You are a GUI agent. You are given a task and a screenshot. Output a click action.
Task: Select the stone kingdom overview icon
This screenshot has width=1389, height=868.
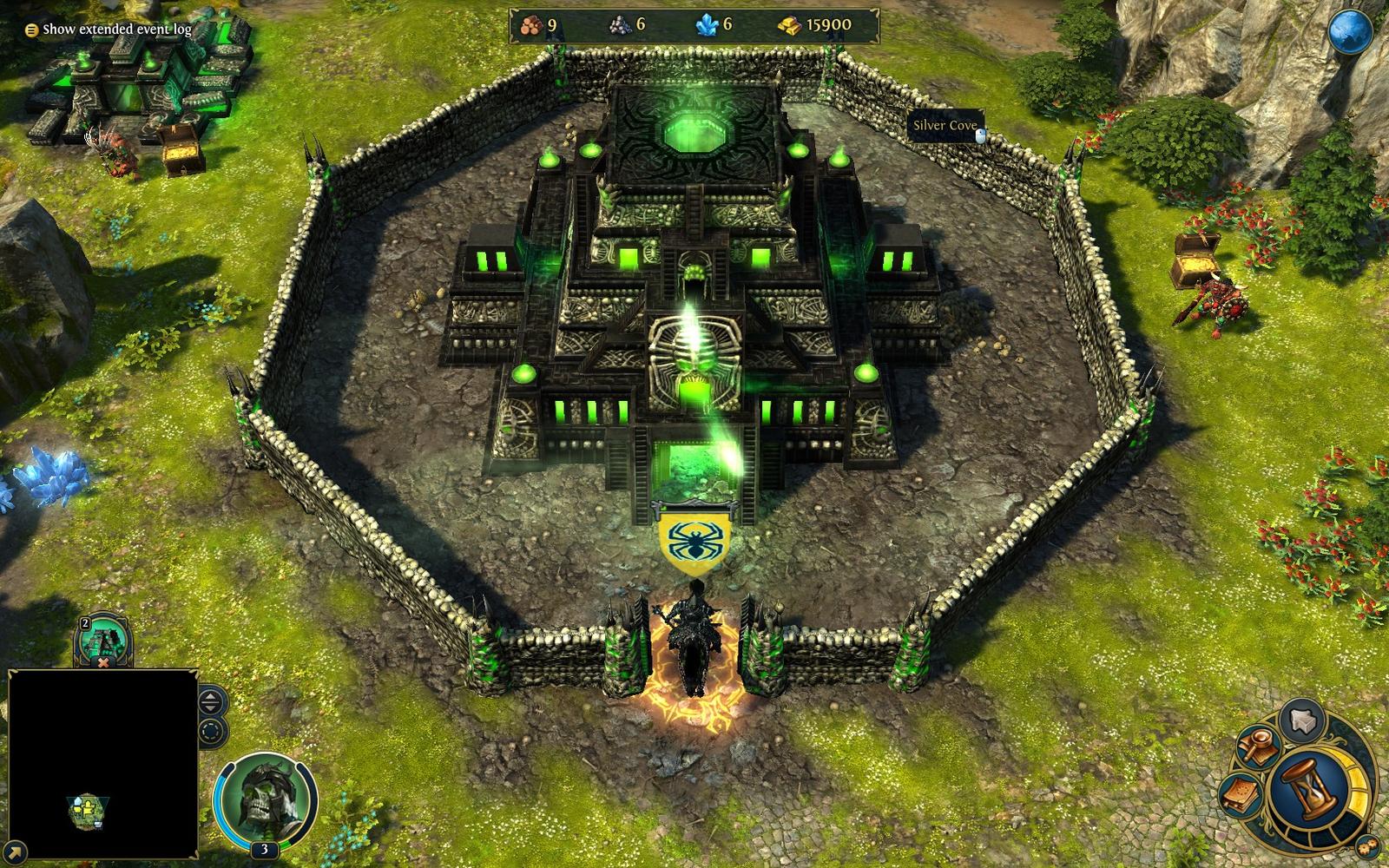1300,720
